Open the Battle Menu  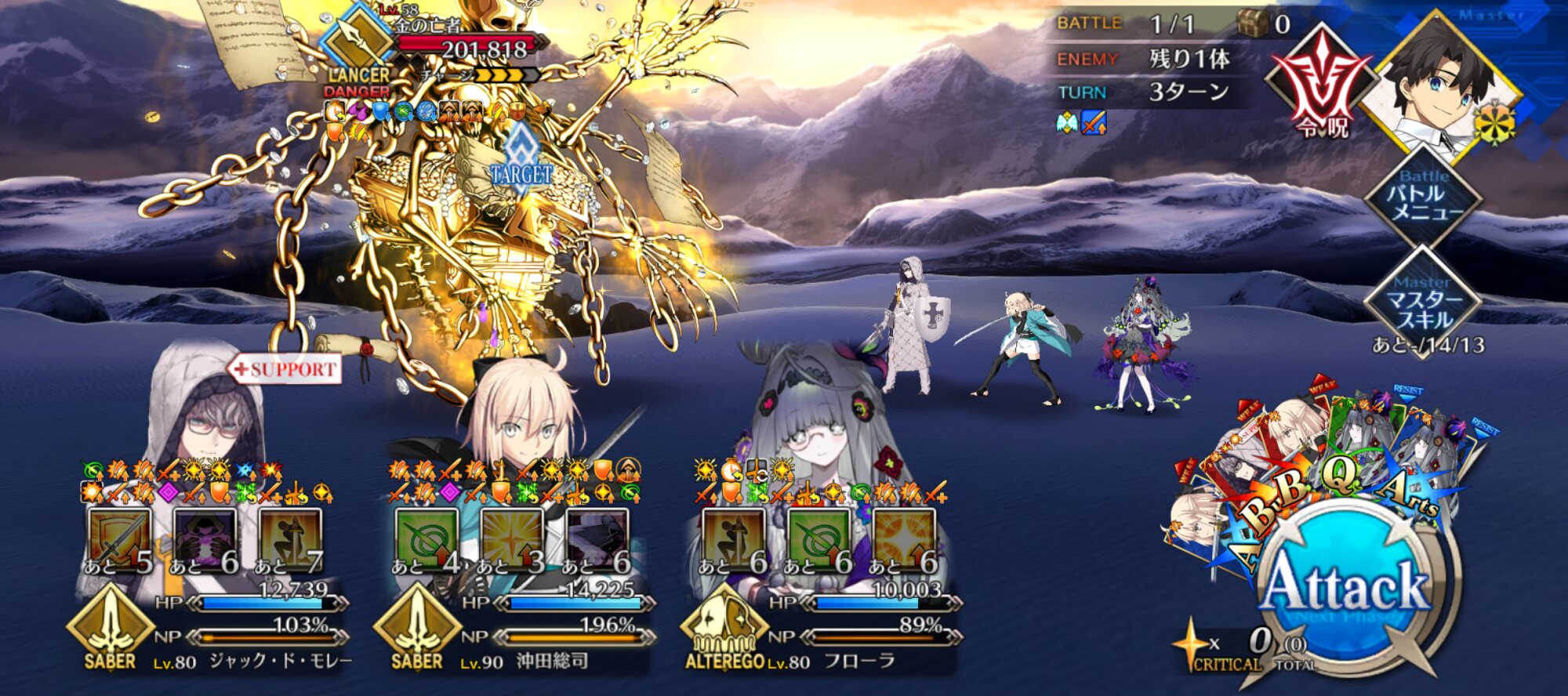1424,196
